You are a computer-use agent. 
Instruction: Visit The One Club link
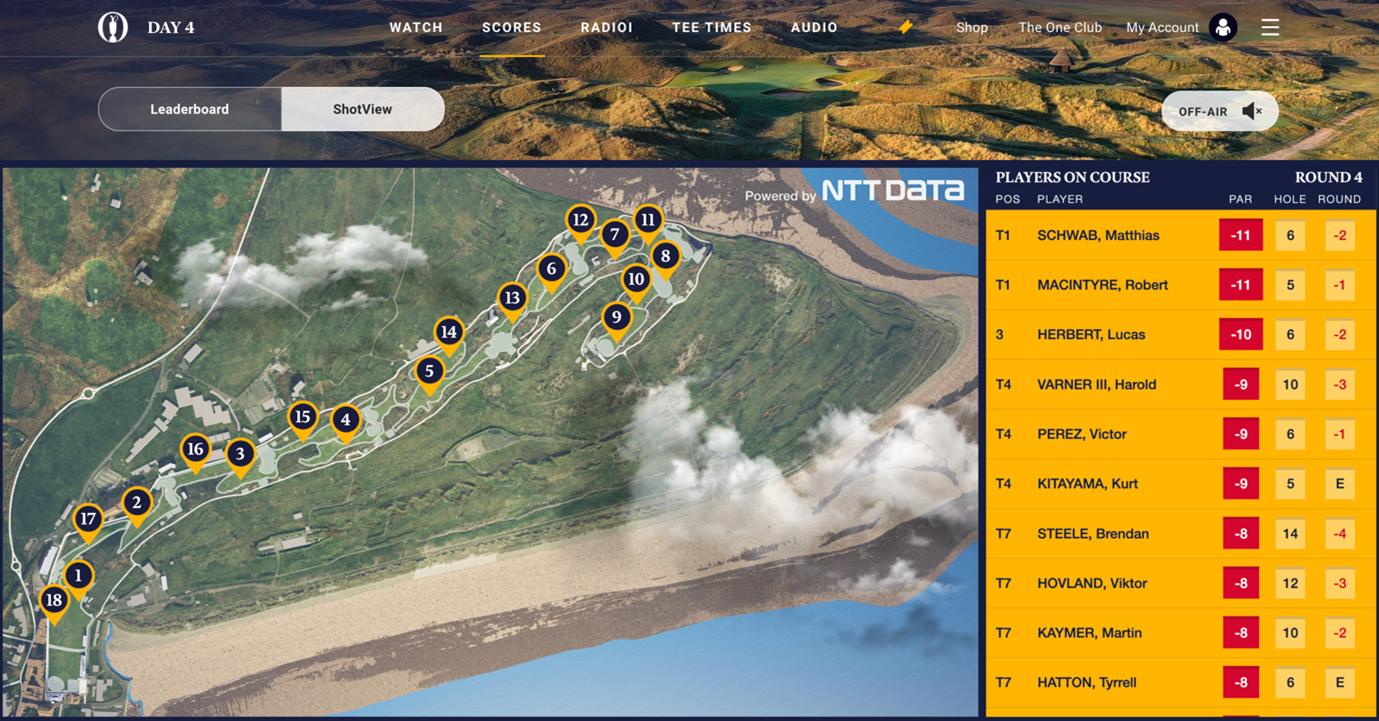[1059, 27]
